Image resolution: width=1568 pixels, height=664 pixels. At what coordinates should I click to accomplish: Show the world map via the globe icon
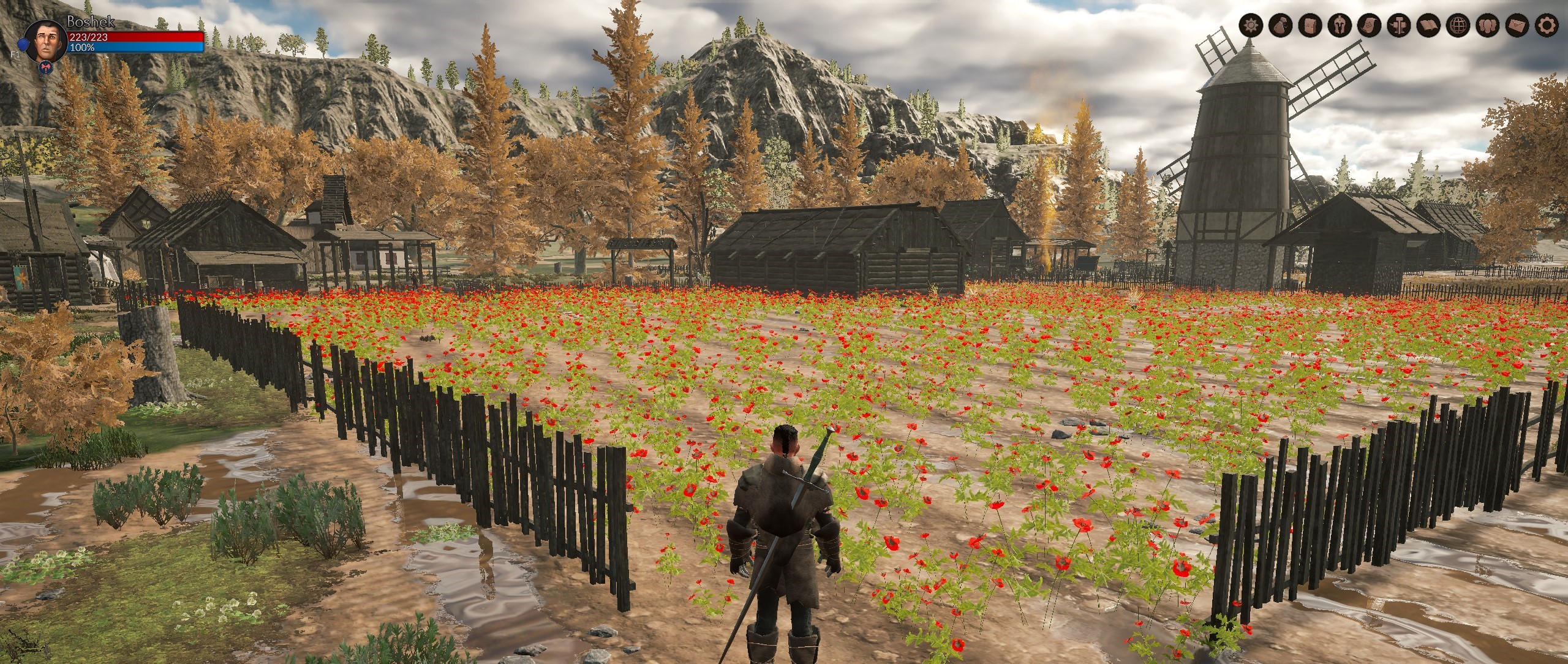tap(1458, 42)
